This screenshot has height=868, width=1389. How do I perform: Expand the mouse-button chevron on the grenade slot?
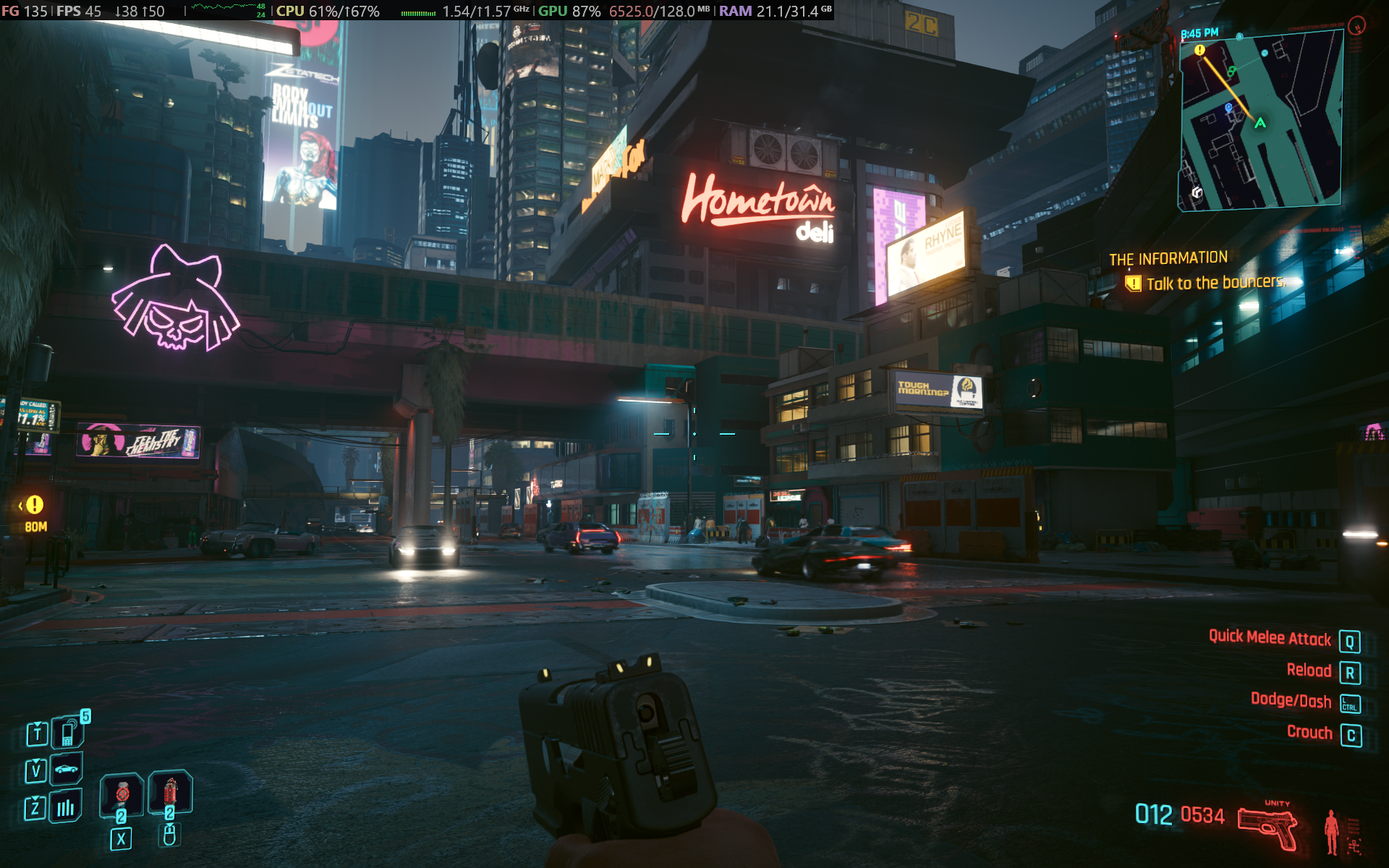click(169, 825)
